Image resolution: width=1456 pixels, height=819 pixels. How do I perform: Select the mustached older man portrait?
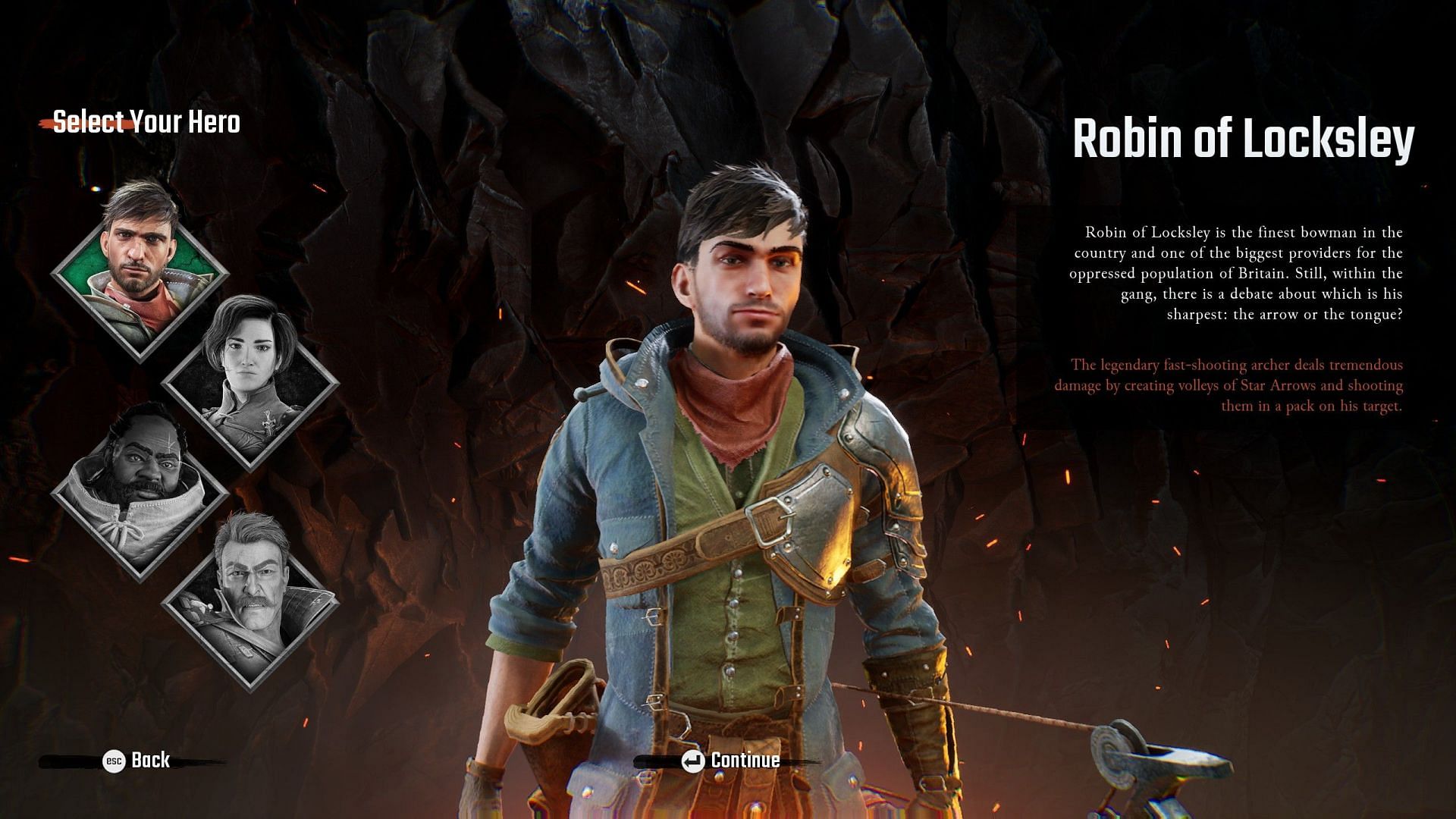(250, 601)
